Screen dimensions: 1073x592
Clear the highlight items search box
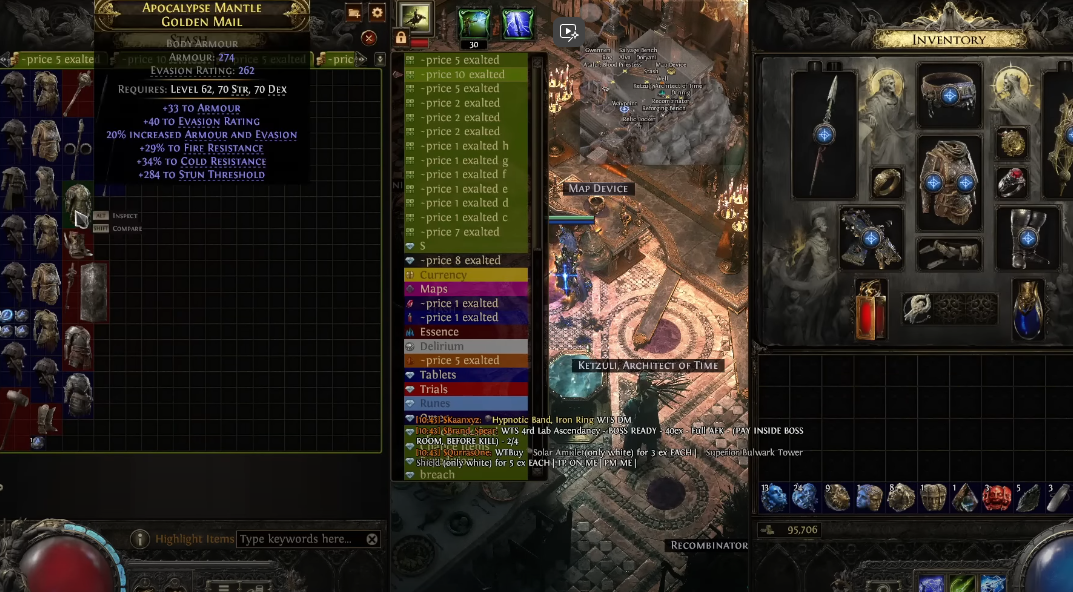click(x=372, y=539)
